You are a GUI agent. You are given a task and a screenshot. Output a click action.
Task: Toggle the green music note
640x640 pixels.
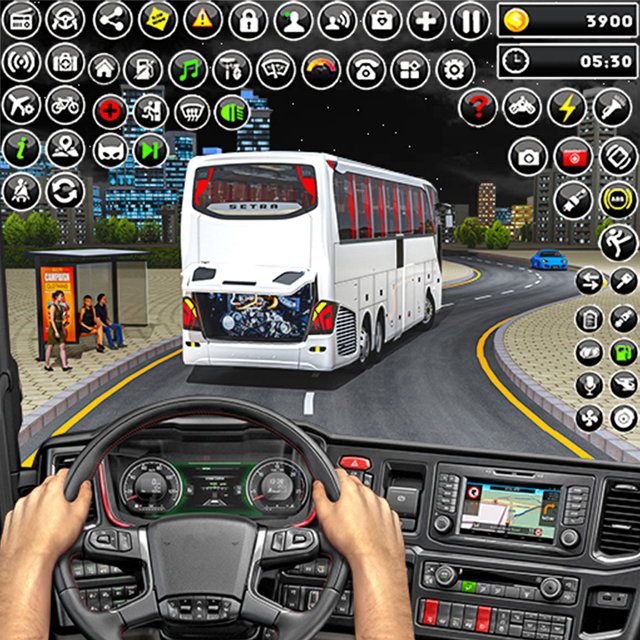click(188, 69)
